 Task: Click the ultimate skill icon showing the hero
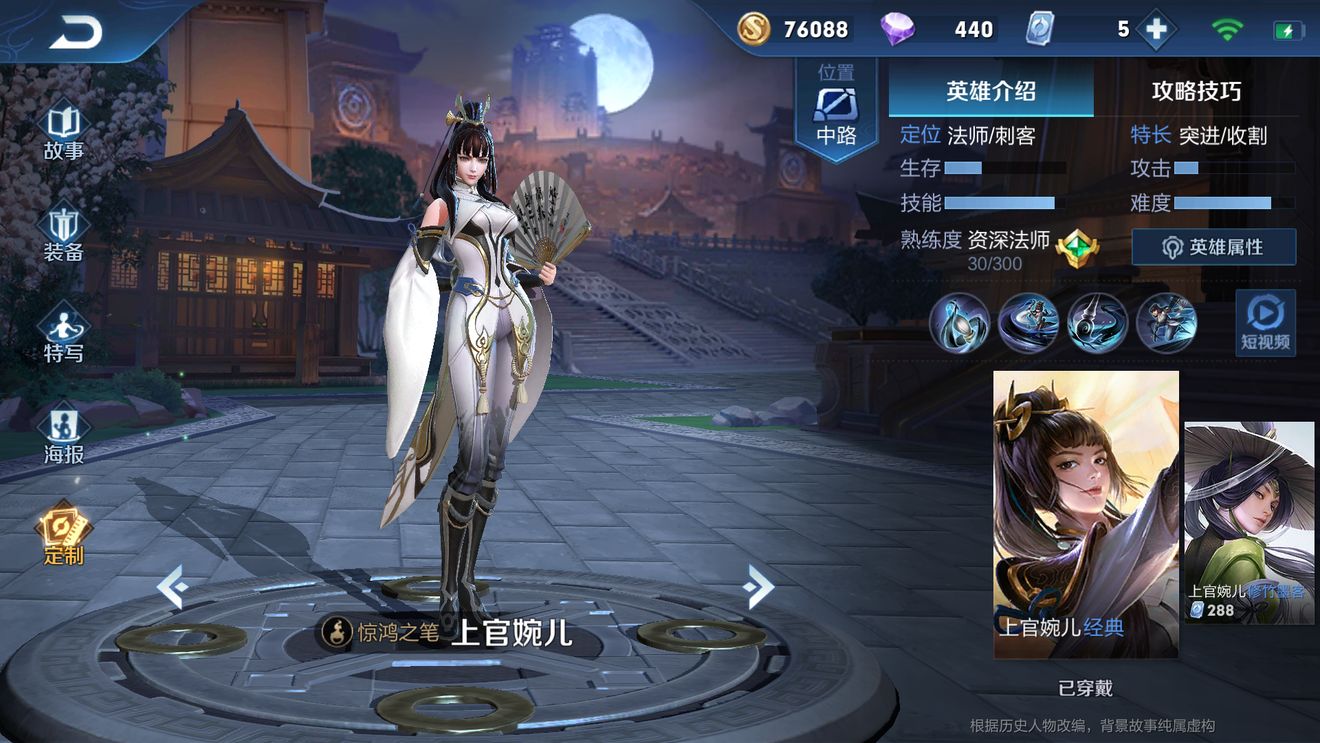point(1167,322)
